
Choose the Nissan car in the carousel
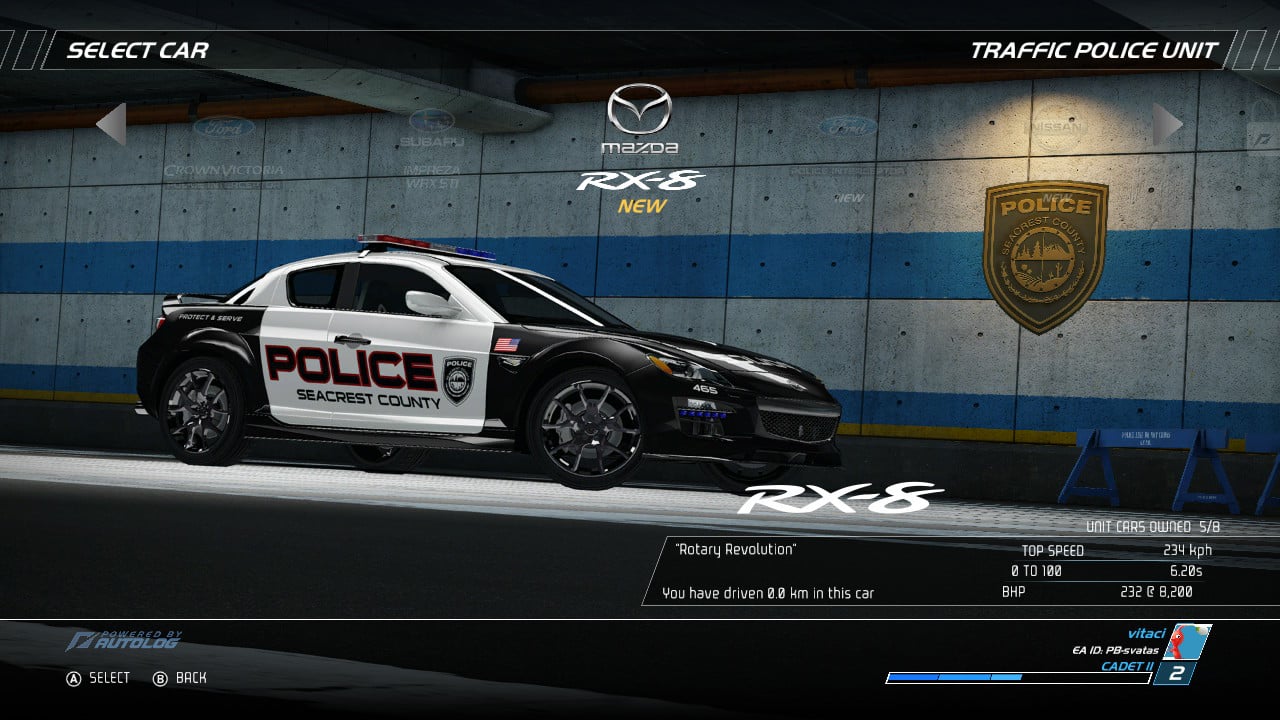pos(1056,128)
